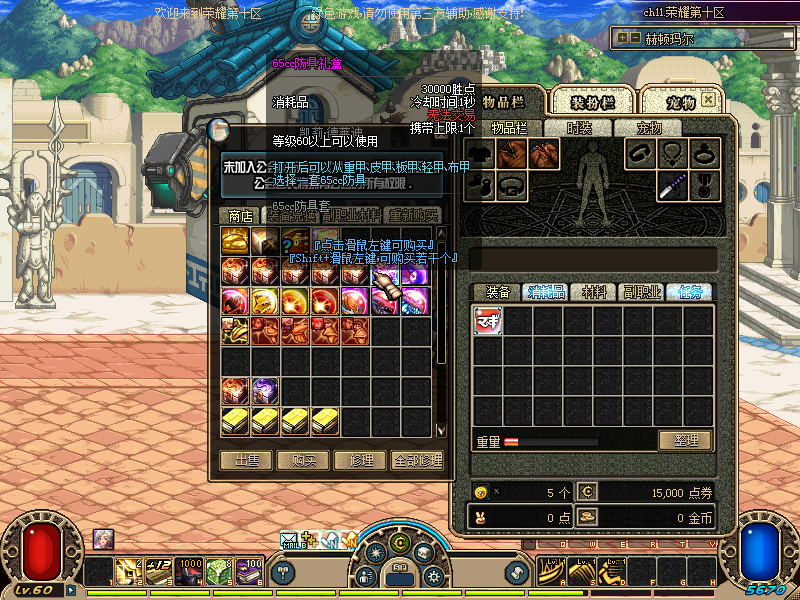The height and width of the screenshot is (600, 800).
Task: Open the 任务 (Quest) inventory tab
Action: [690, 292]
